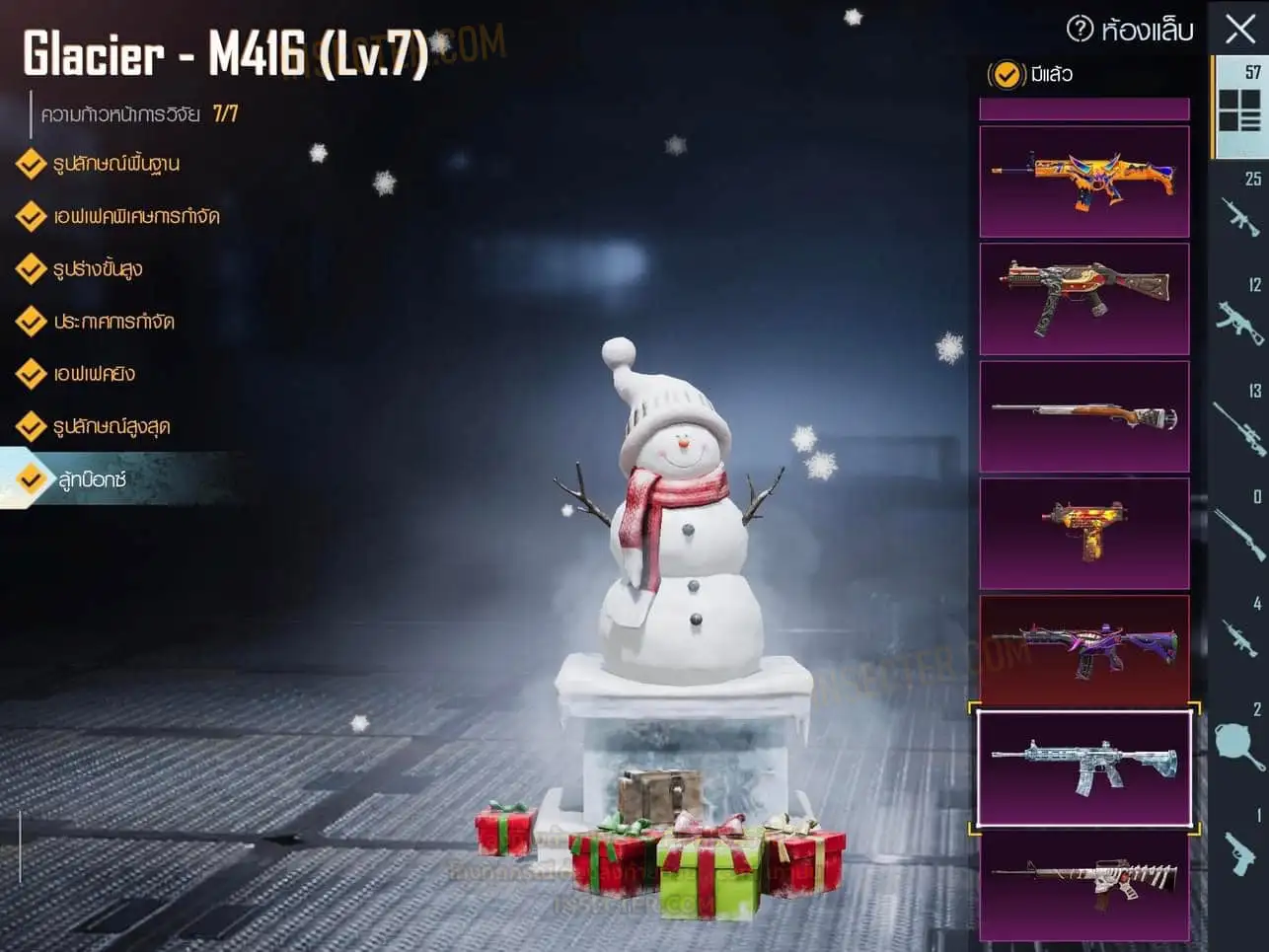1269x952 pixels.
Task: Switch to the all-weapons grid tab
Action: click(1239, 107)
